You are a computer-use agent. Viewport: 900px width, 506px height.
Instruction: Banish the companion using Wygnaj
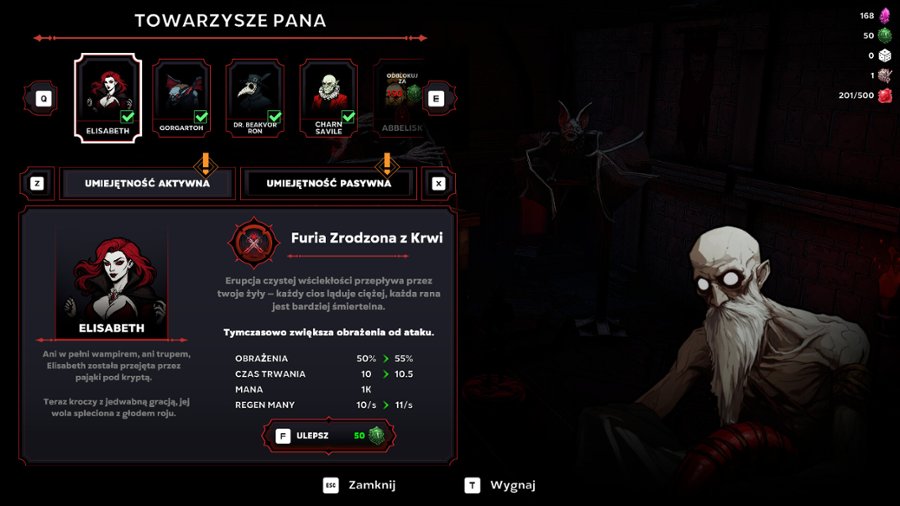coord(501,485)
